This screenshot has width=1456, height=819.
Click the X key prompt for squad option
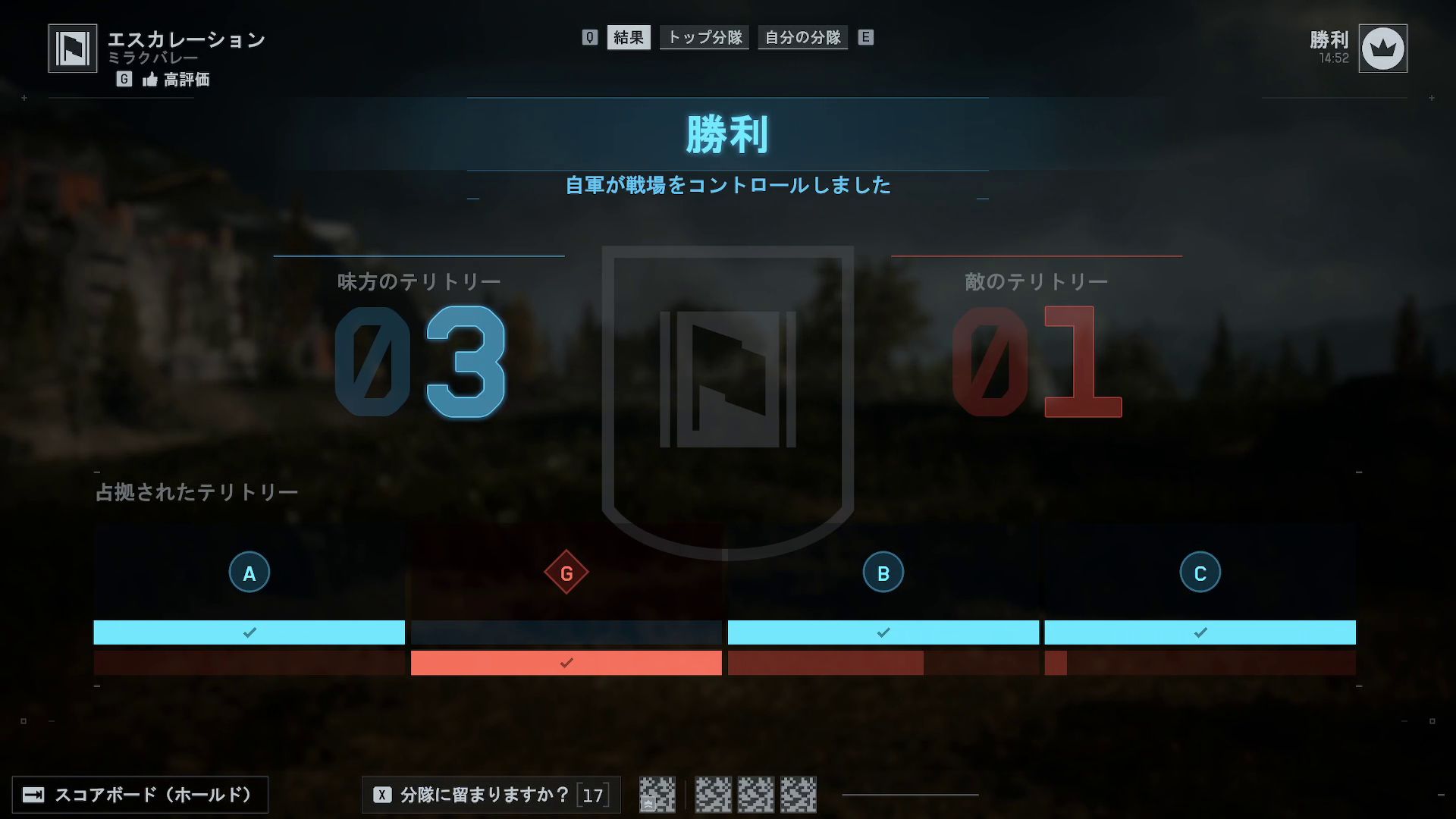coord(381,795)
